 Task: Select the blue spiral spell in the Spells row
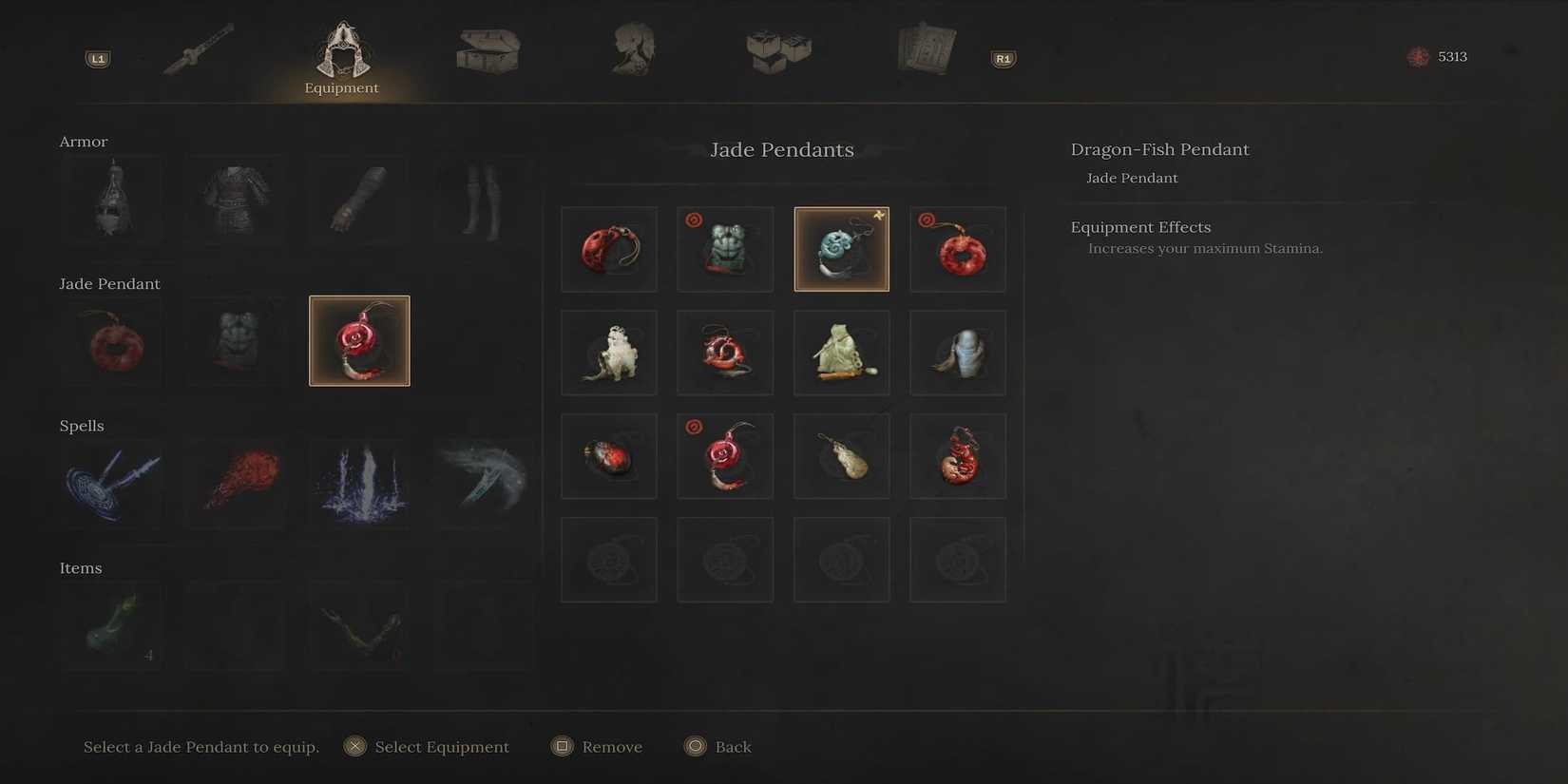[x=112, y=484]
